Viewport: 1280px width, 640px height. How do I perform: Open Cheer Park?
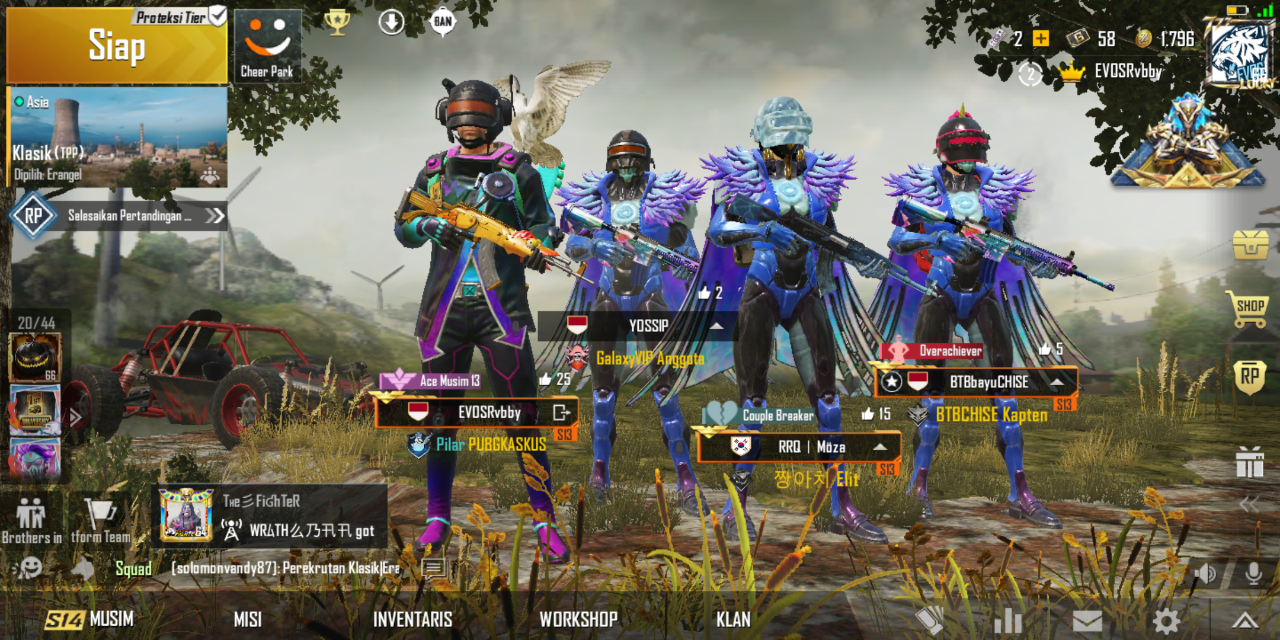[267, 45]
